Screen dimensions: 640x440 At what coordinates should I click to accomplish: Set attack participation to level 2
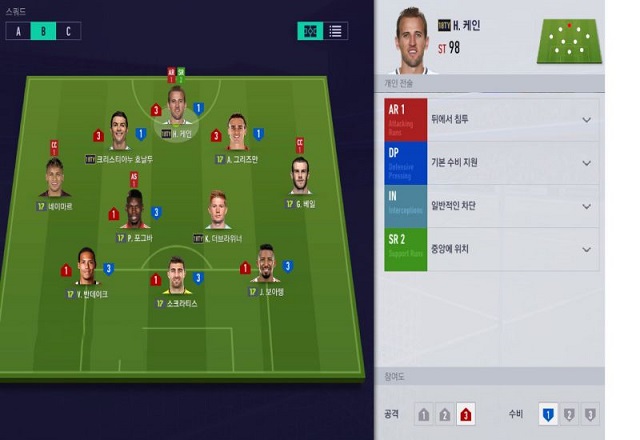tap(445, 414)
